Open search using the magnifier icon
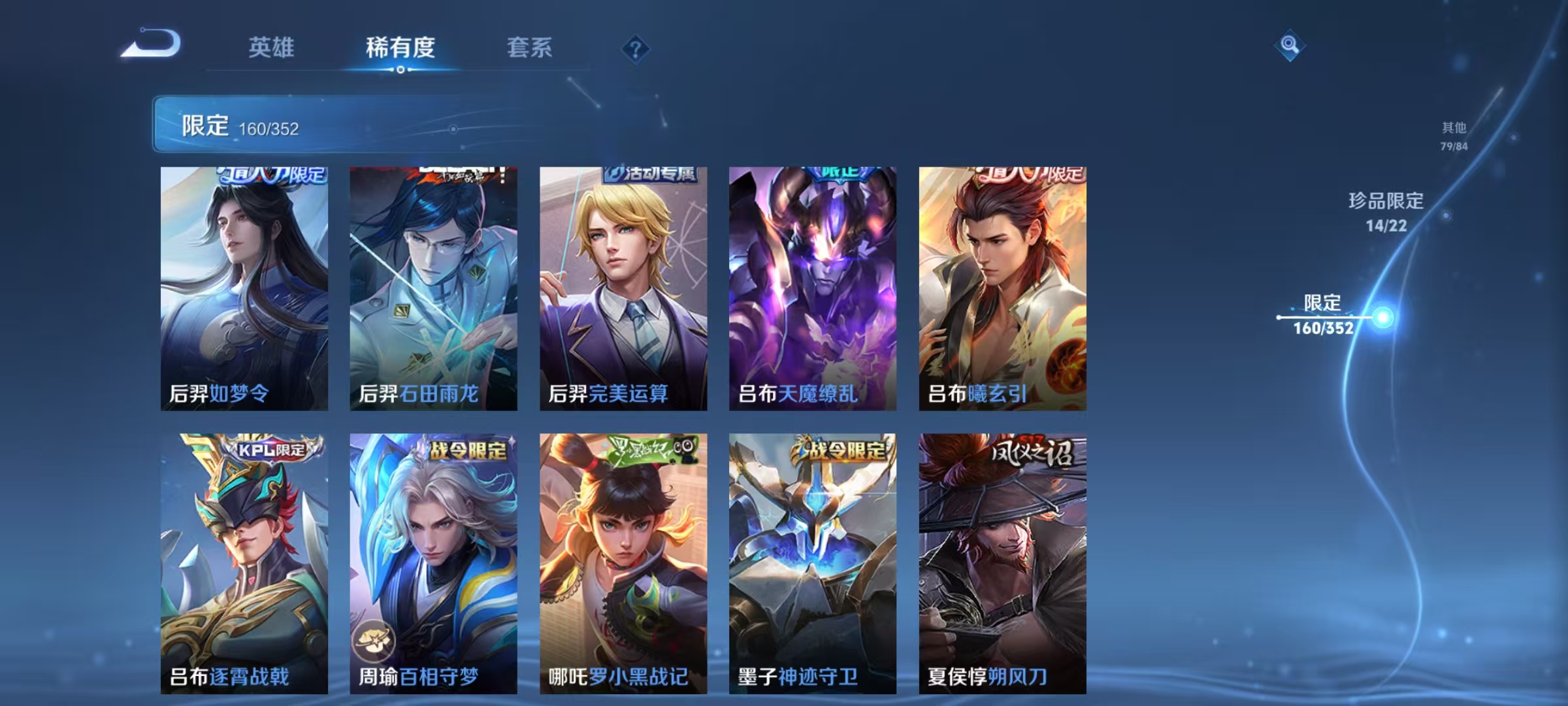 pos(1290,46)
